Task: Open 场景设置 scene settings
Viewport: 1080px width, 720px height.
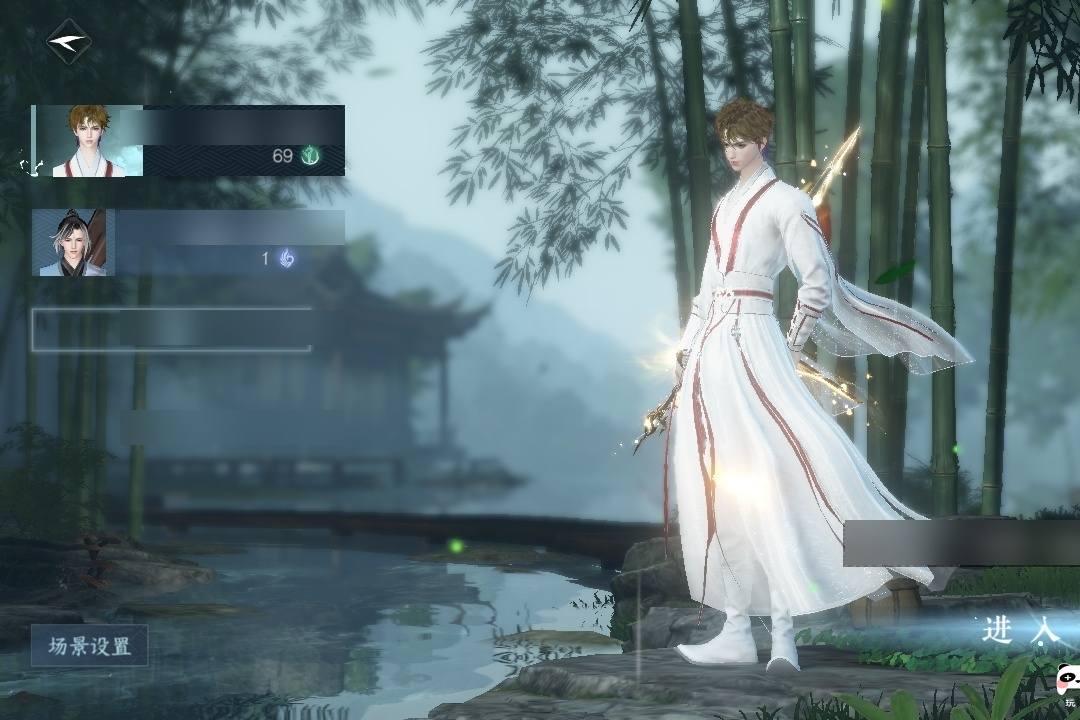Action: [x=89, y=646]
